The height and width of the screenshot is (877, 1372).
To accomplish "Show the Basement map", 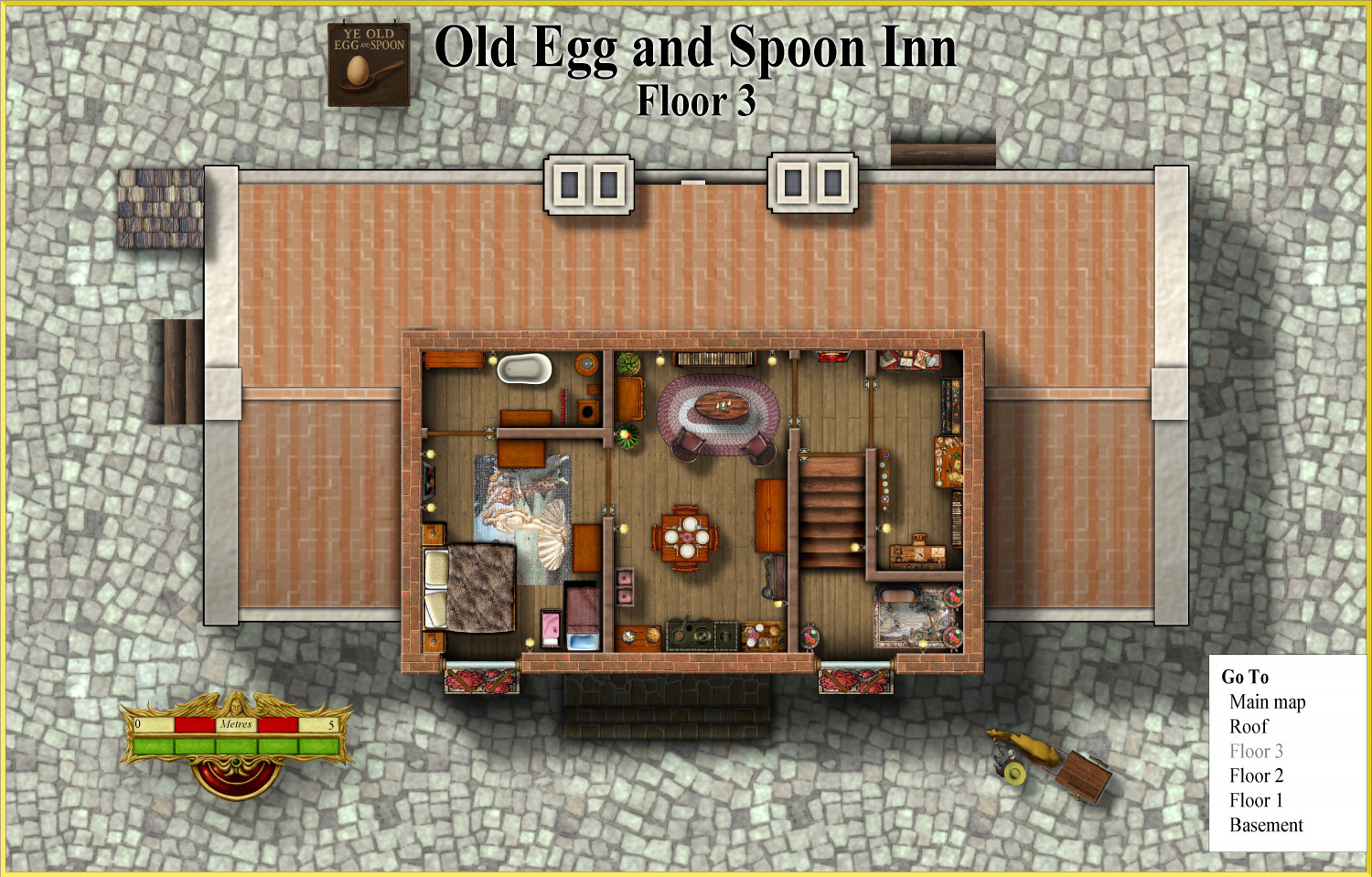I will 1266,826.
